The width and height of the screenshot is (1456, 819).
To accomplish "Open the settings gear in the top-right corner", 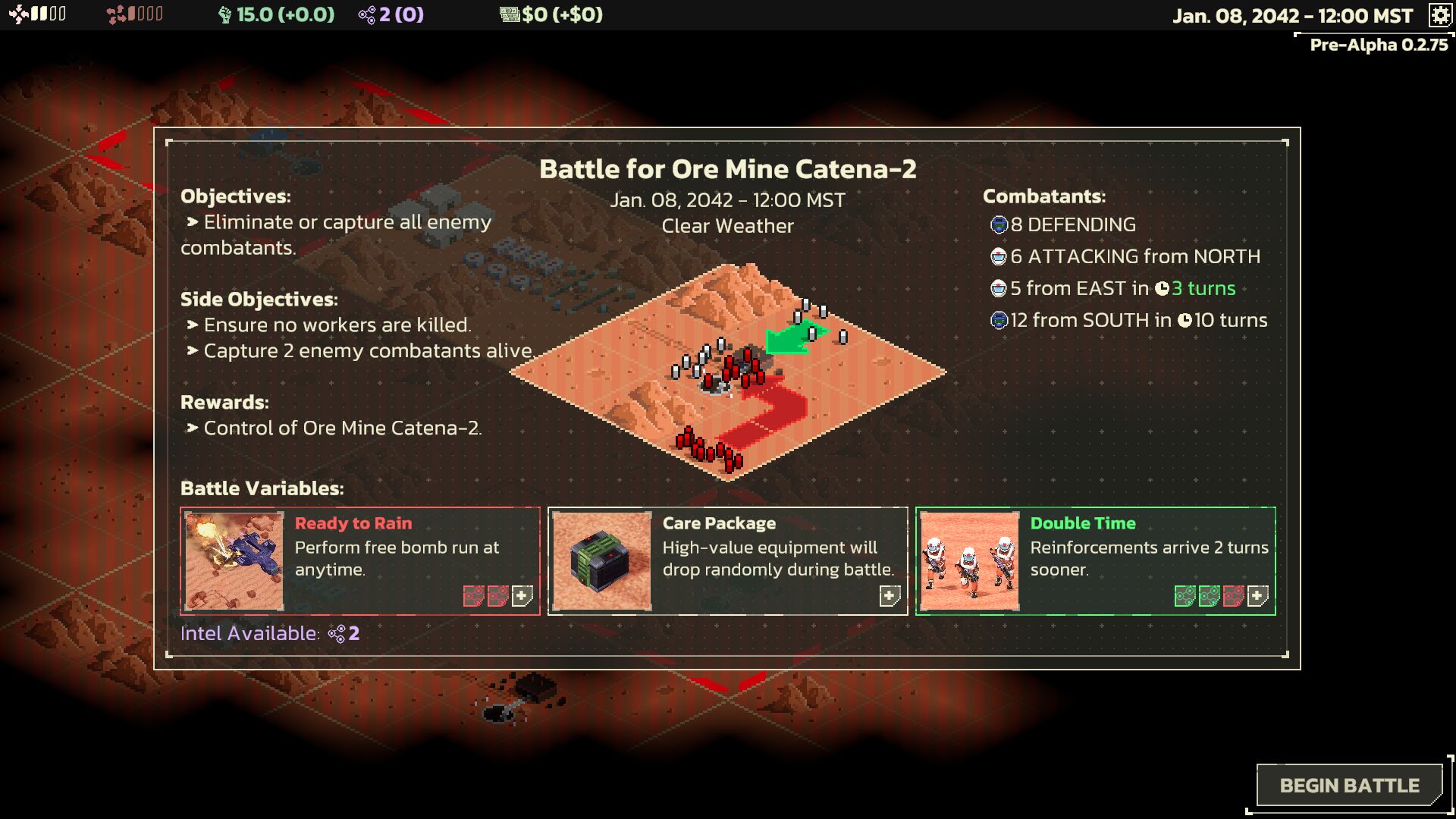I will tap(1440, 14).
